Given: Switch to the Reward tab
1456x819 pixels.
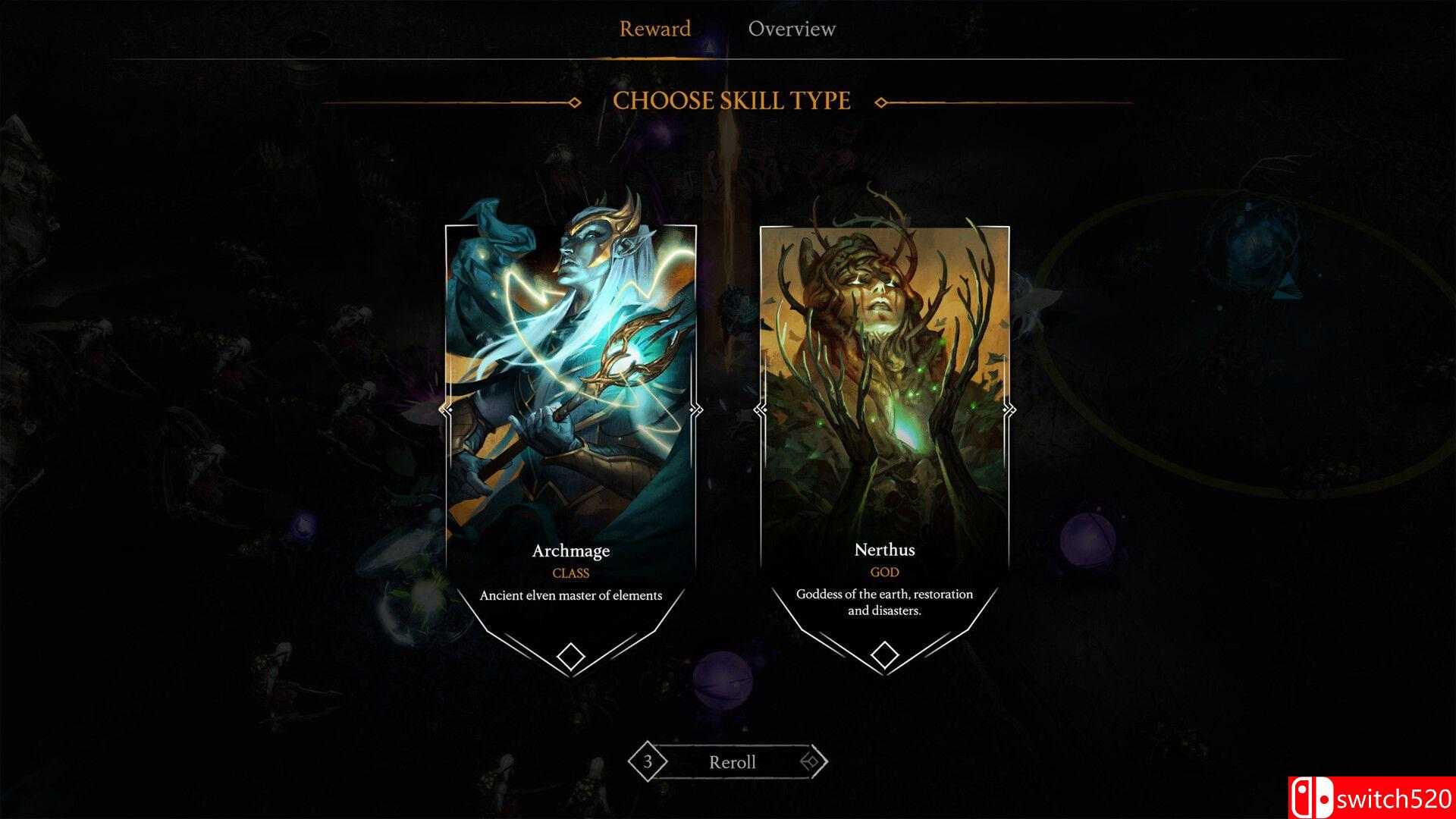Looking at the screenshot, I should click(x=655, y=29).
